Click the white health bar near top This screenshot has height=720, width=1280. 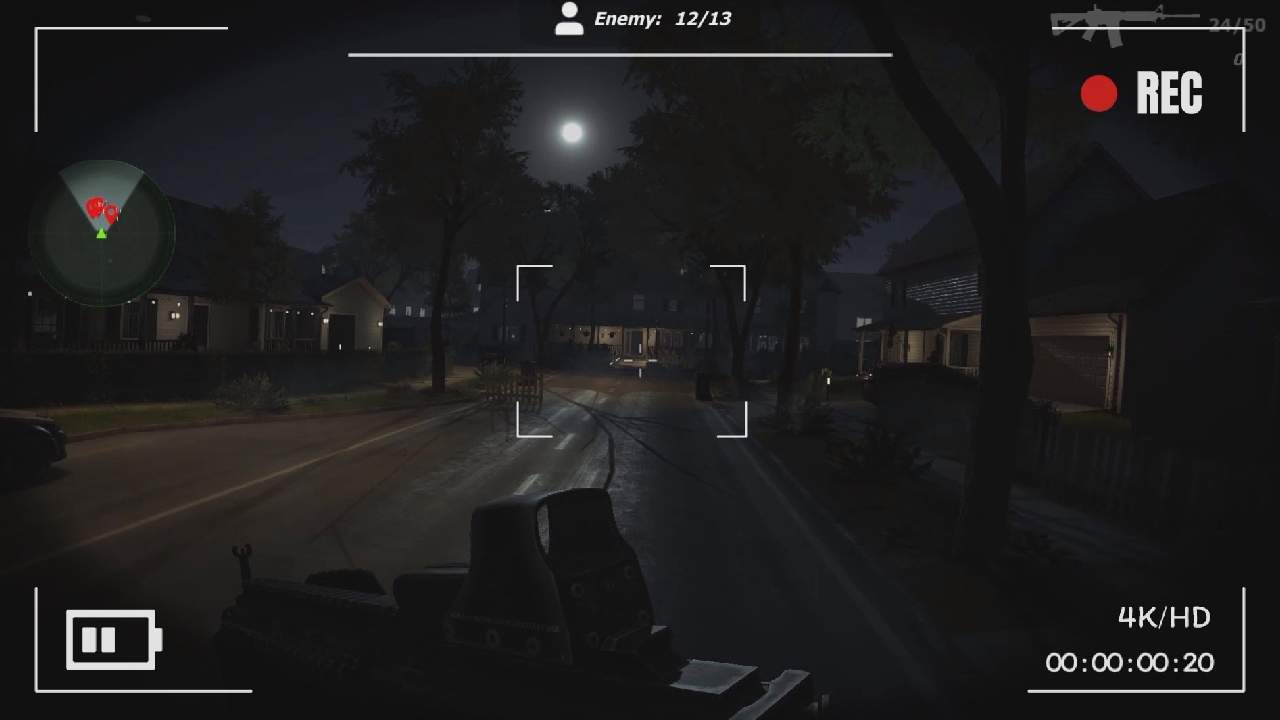[620, 56]
